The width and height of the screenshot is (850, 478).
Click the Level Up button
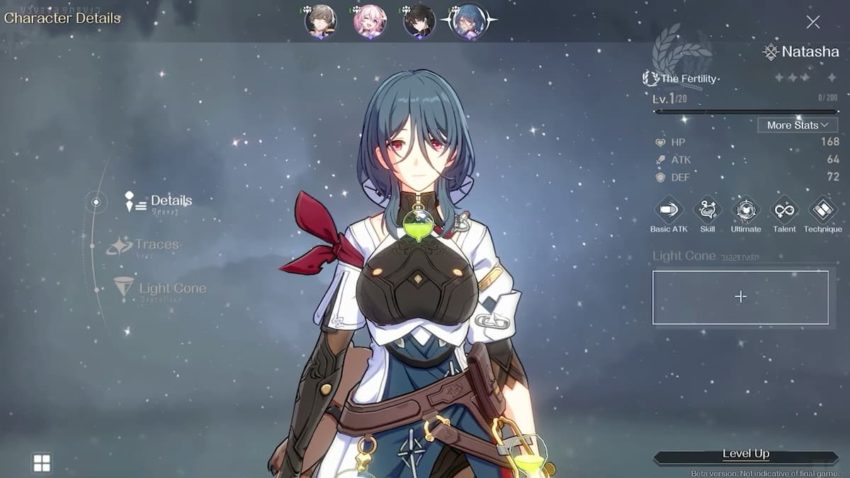tap(745, 455)
